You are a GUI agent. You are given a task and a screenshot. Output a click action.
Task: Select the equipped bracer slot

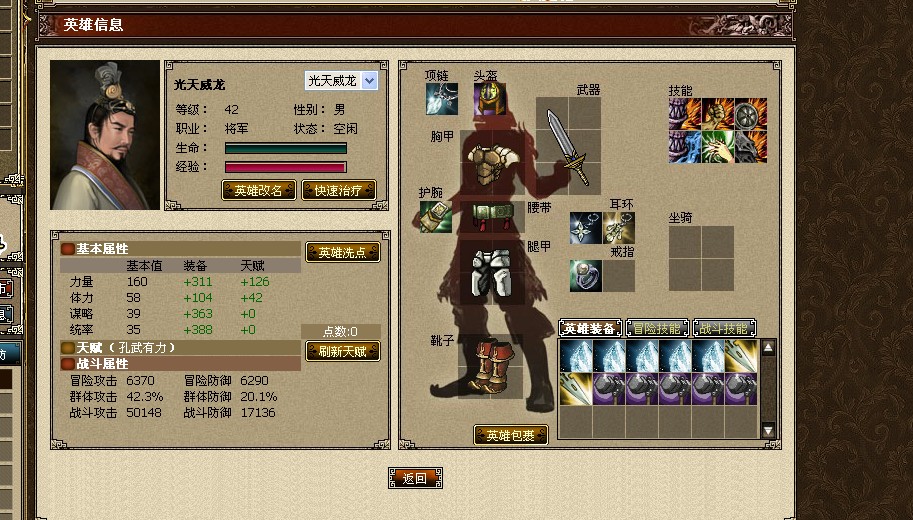tap(435, 216)
